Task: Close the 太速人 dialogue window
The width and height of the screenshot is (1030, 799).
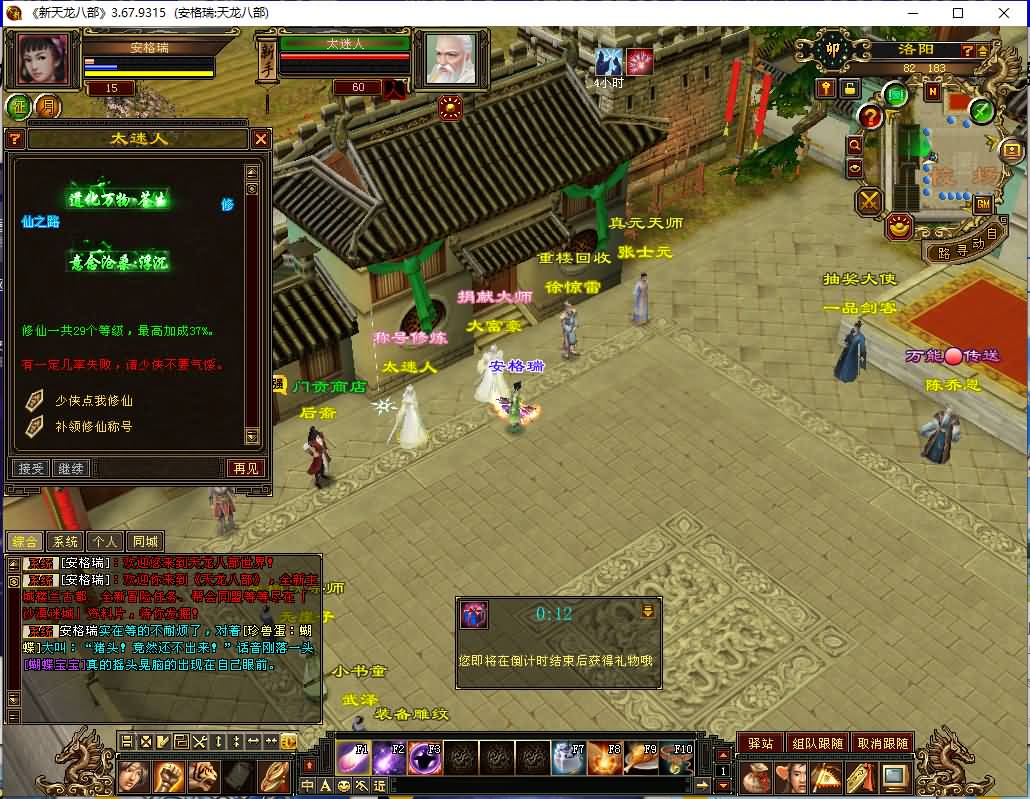Action: [261, 138]
